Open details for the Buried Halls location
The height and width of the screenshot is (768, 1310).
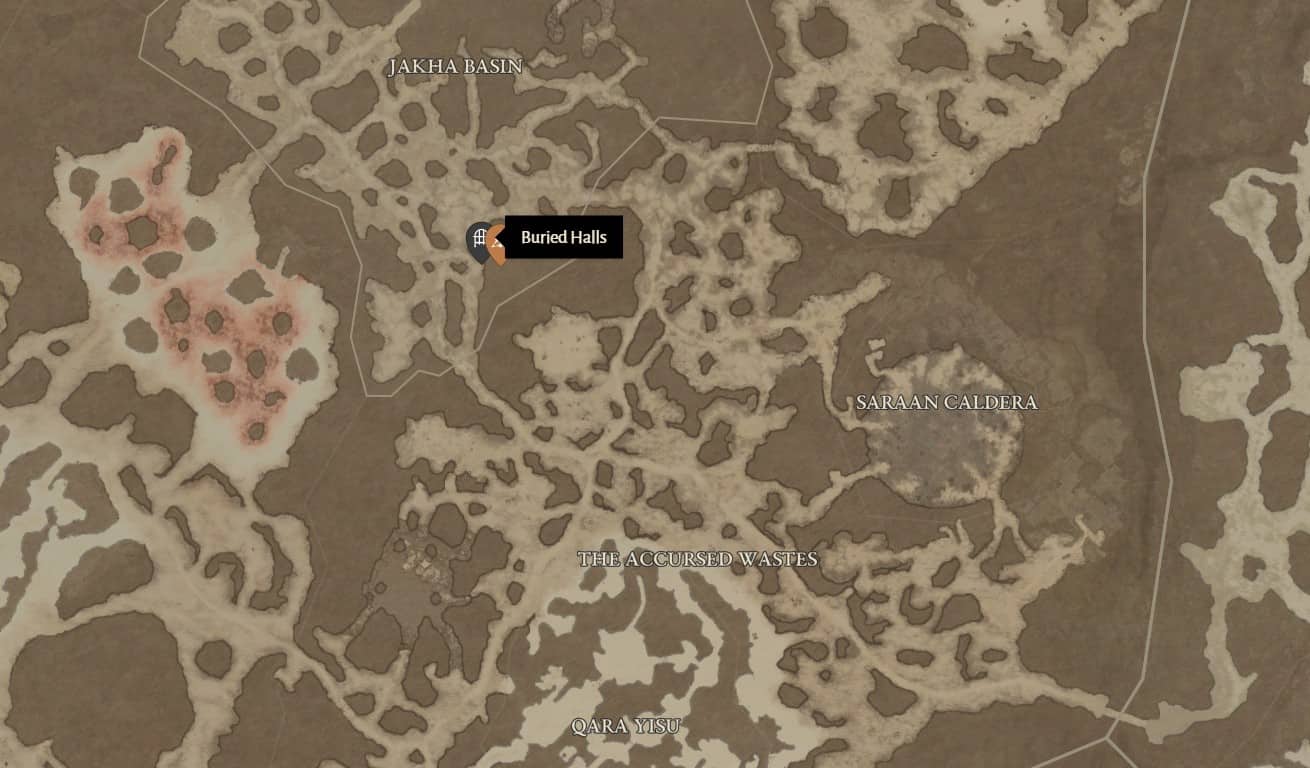pyautogui.click(x=562, y=238)
